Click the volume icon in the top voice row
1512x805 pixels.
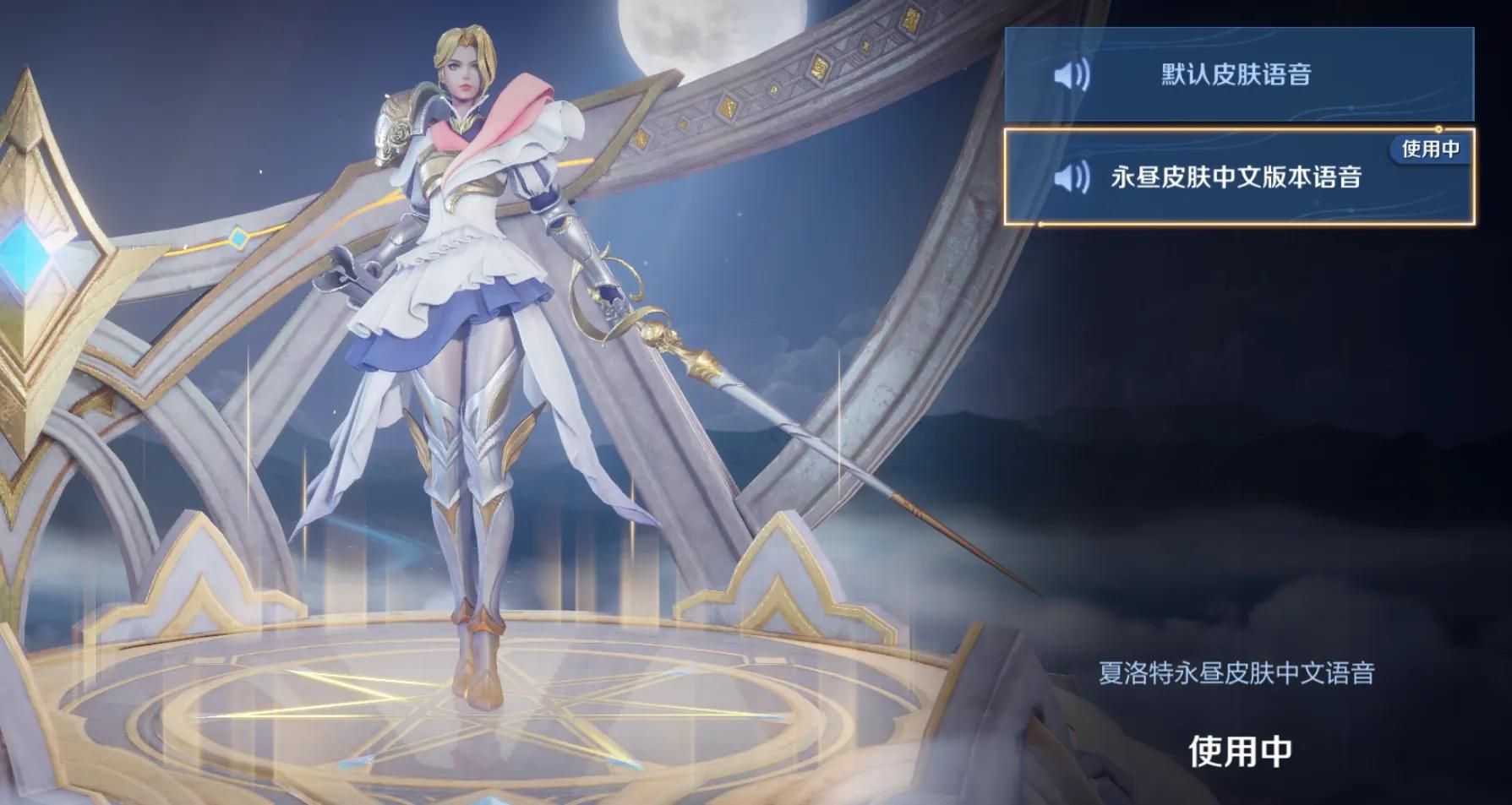click(1072, 76)
